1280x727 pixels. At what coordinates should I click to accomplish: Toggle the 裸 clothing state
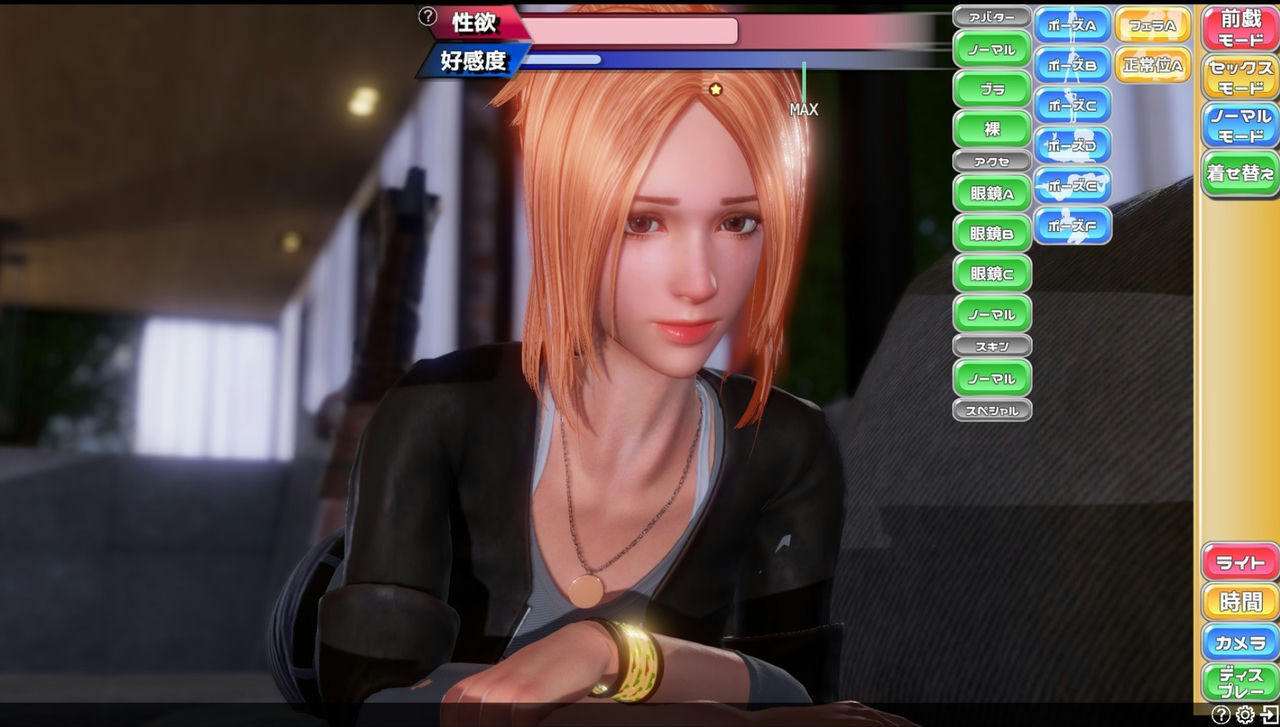991,127
